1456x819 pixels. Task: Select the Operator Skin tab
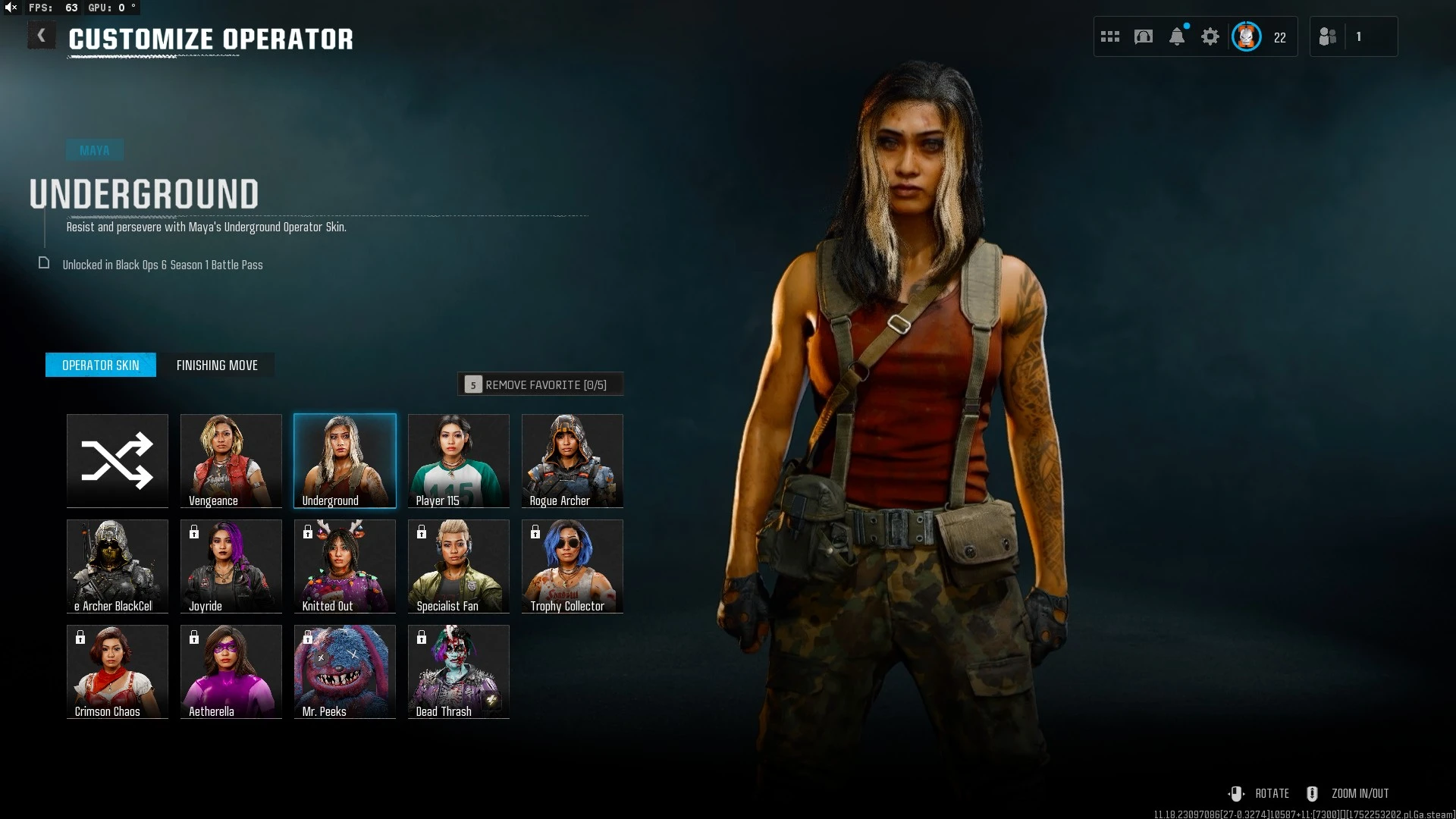point(101,366)
